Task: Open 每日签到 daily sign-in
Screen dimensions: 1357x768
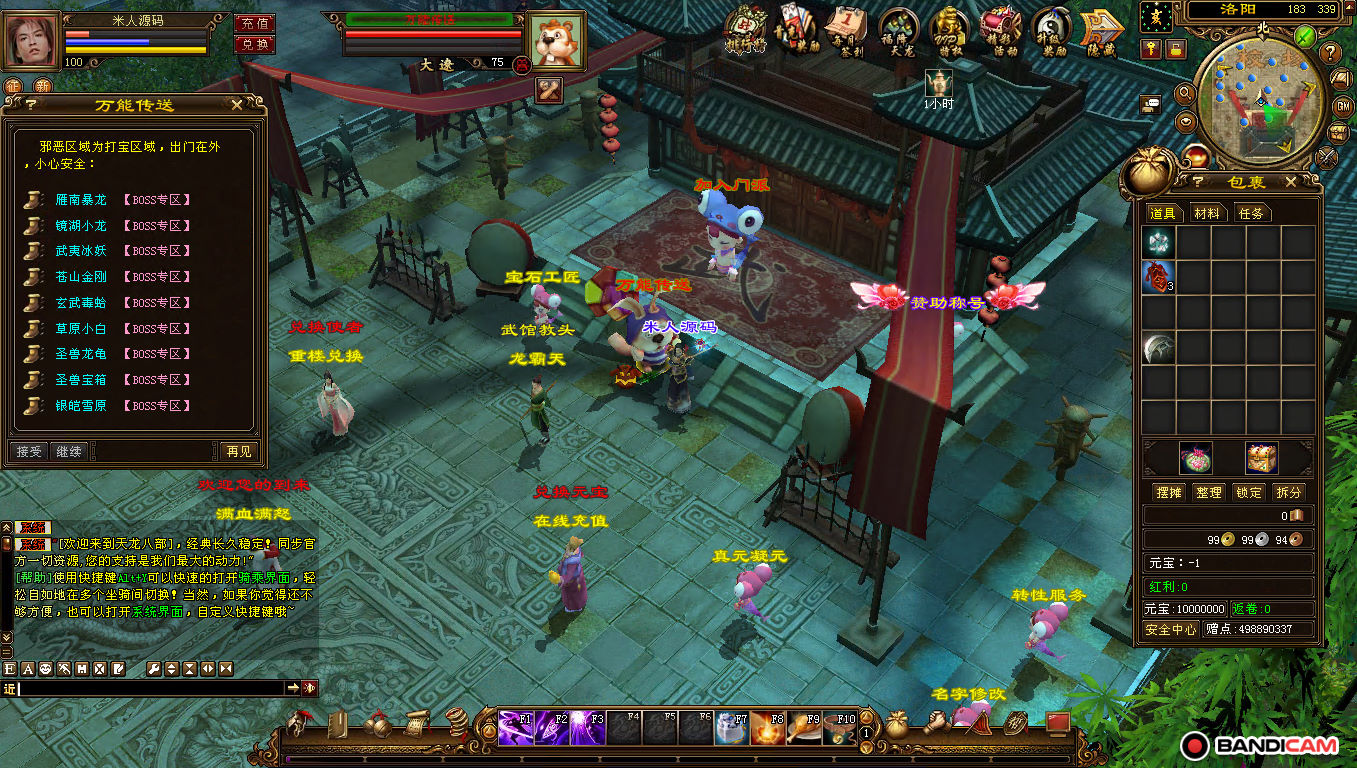Action: (x=846, y=31)
